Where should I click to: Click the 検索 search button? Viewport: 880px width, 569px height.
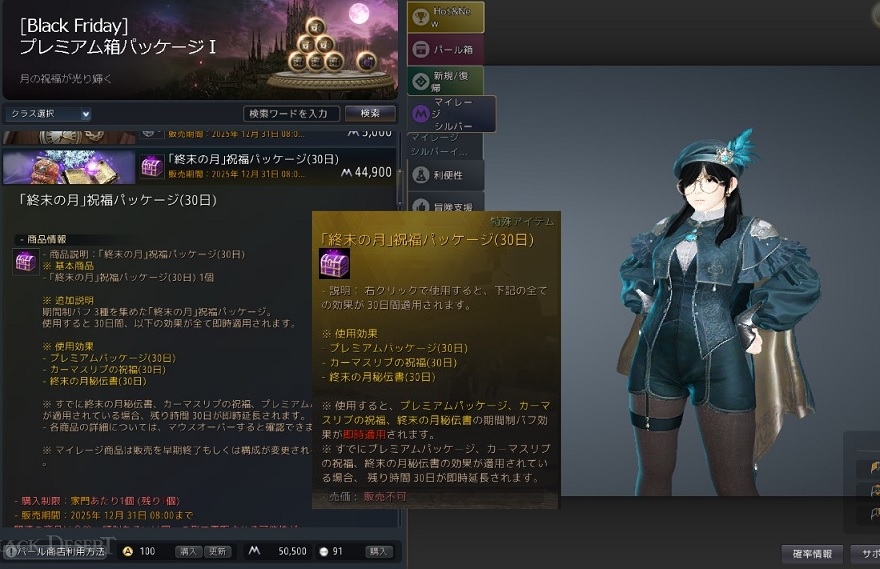point(370,114)
